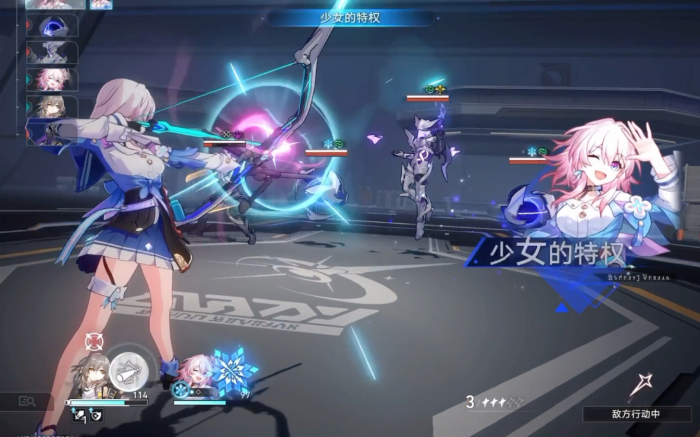700x437 pixels.
Task: Click the red crosshair marker above Trailblazer
Action: (x=94, y=342)
